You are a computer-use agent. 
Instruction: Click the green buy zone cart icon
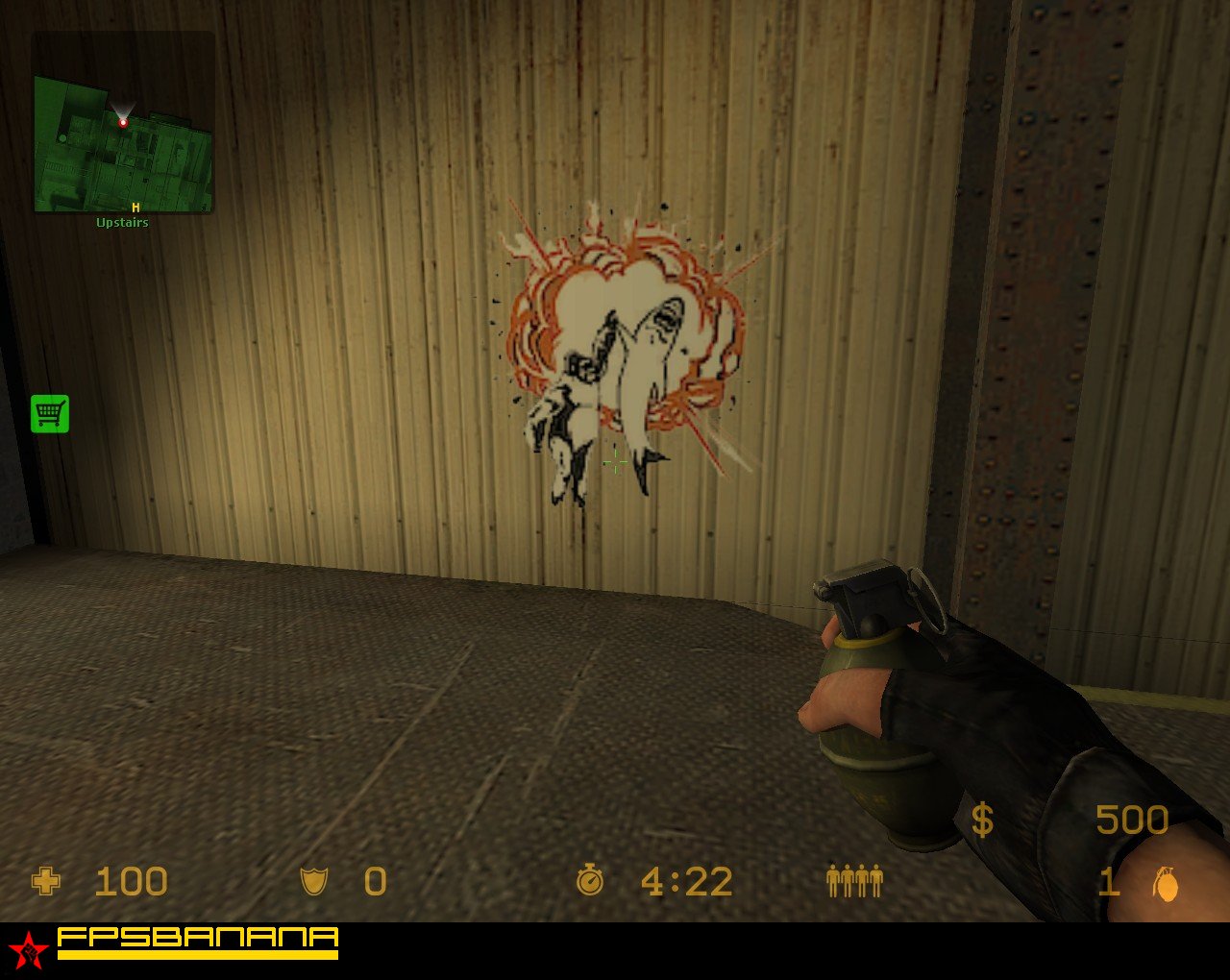[49, 413]
